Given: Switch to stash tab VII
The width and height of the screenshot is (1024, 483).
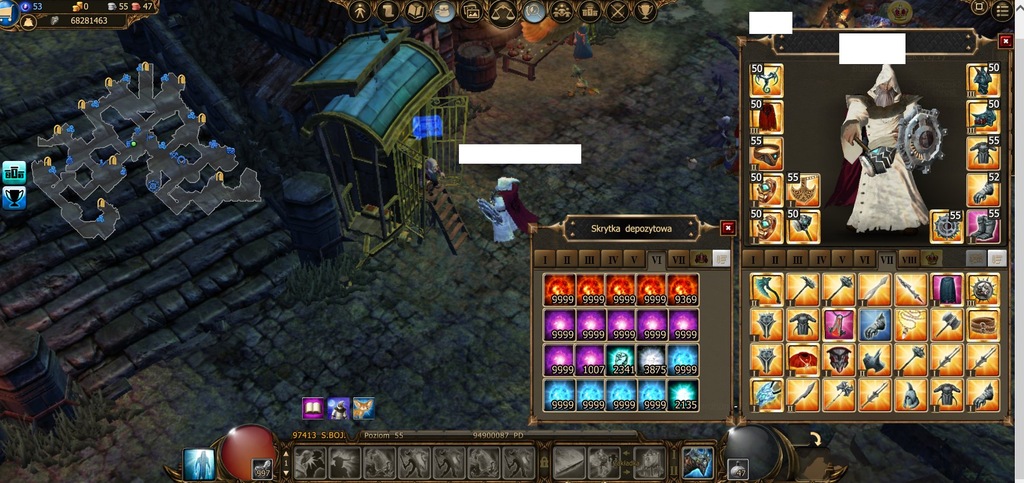Looking at the screenshot, I should tap(680, 258).
